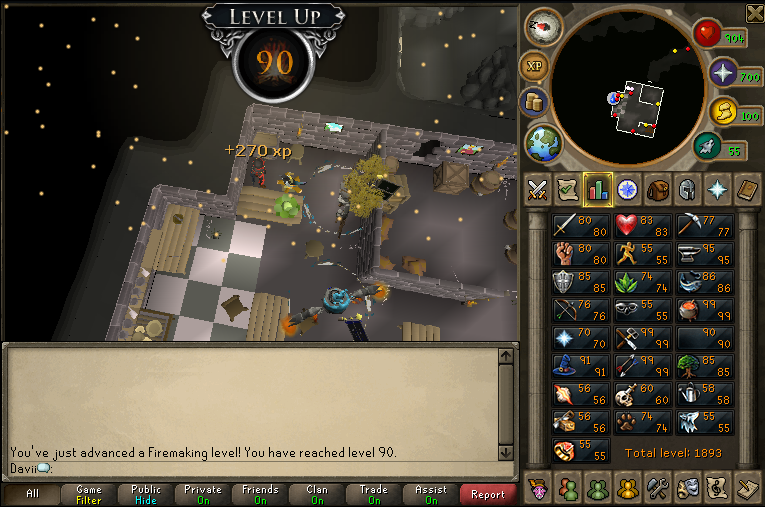Screen dimensions: 765x507
Task: Select the All chat filter tab
Action: click(33, 494)
